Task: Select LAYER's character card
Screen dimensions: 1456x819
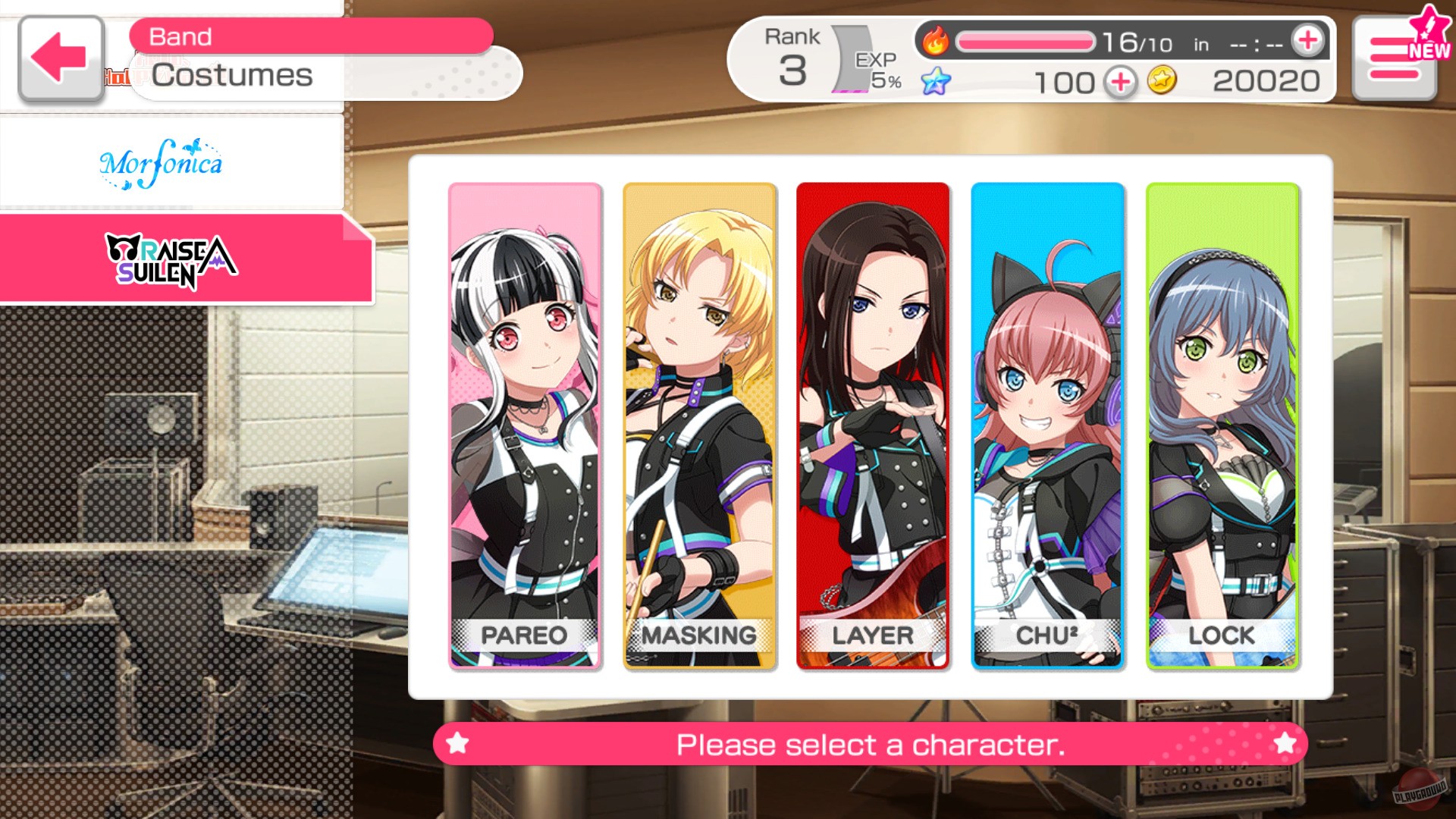Action: 872,425
